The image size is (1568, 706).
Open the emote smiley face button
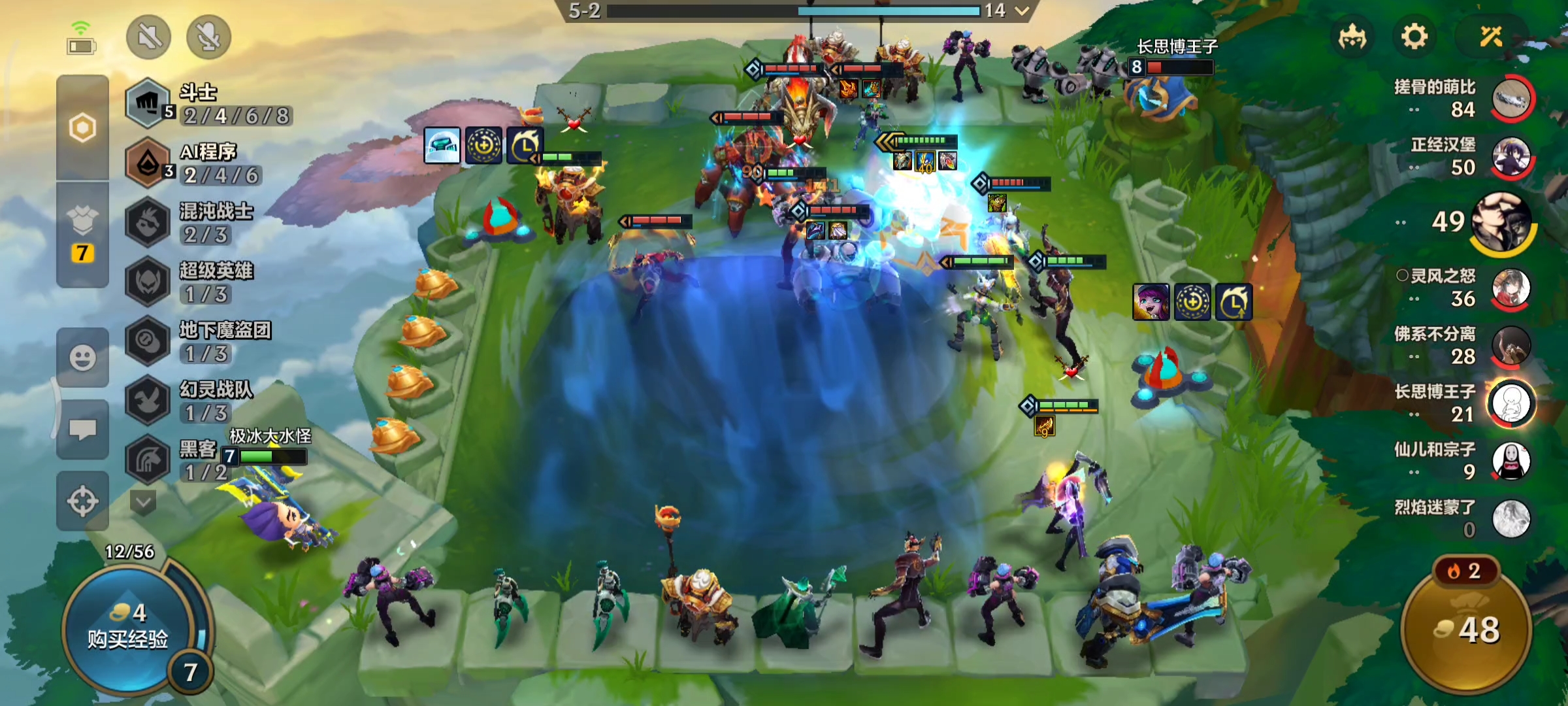pyautogui.click(x=82, y=358)
